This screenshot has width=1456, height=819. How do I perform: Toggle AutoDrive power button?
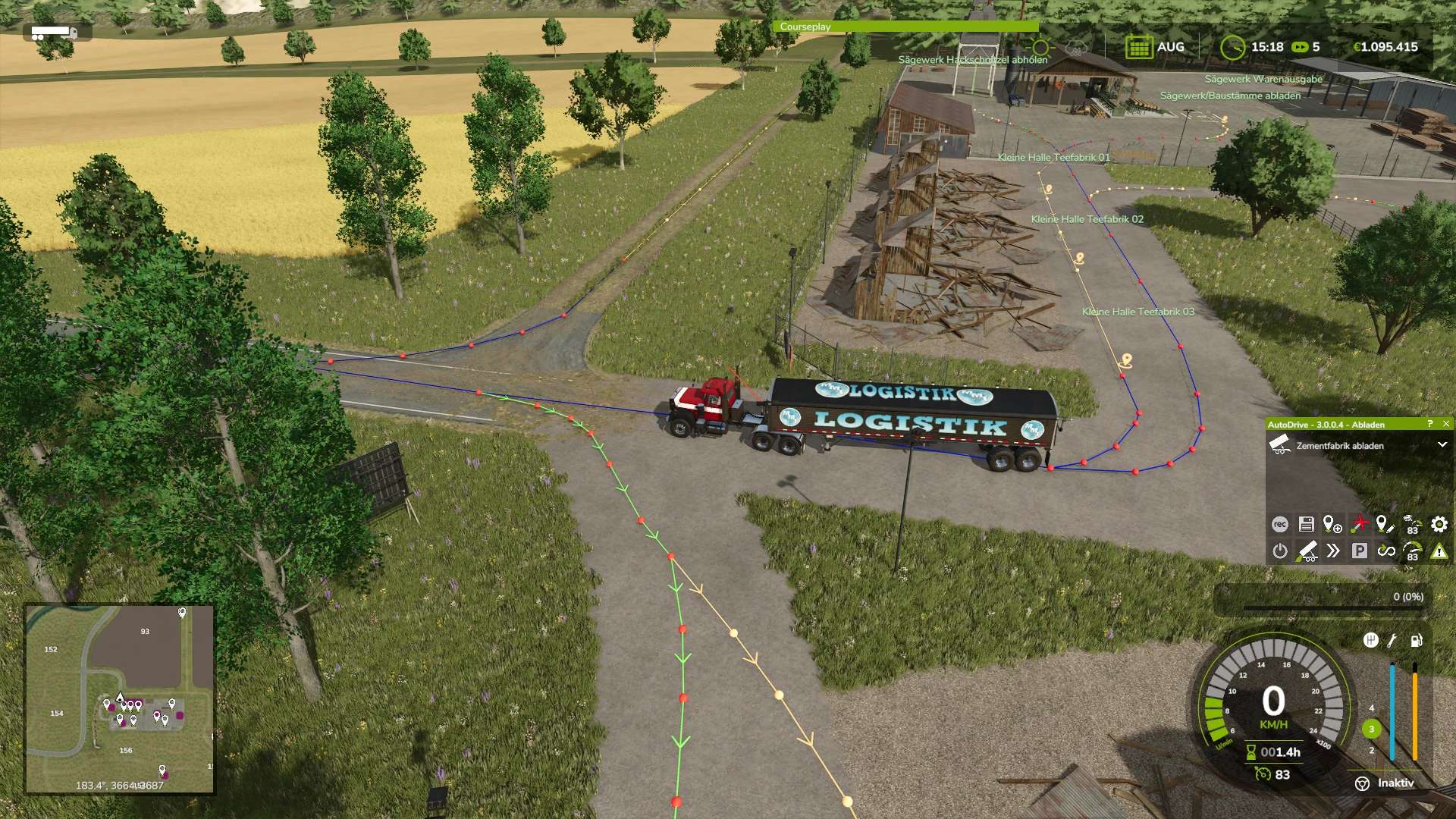click(1279, 551)
